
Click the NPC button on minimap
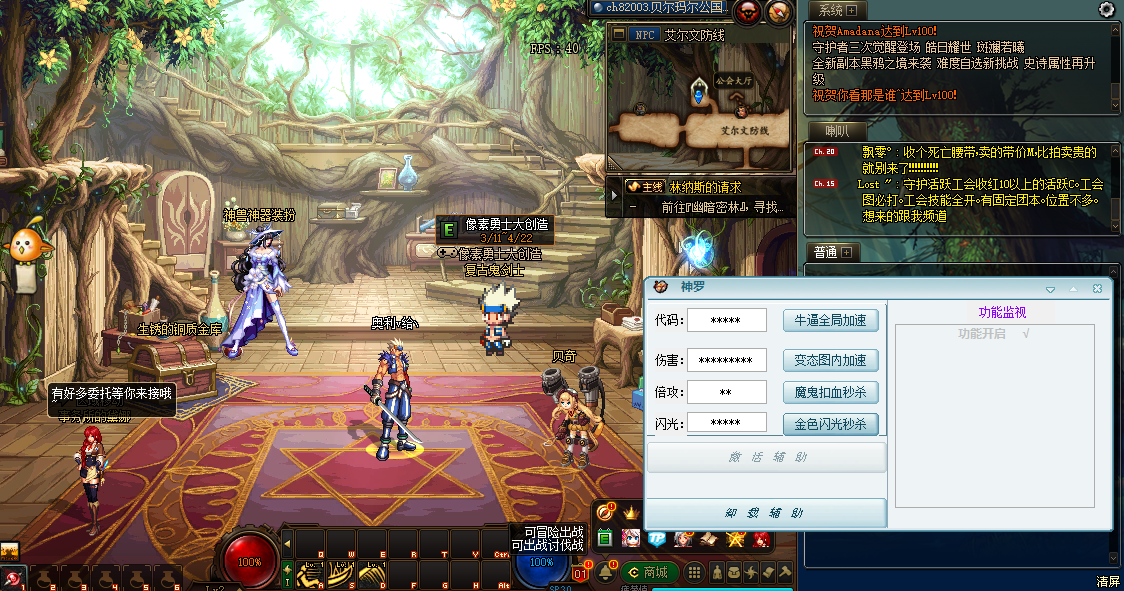click(644, 34)
